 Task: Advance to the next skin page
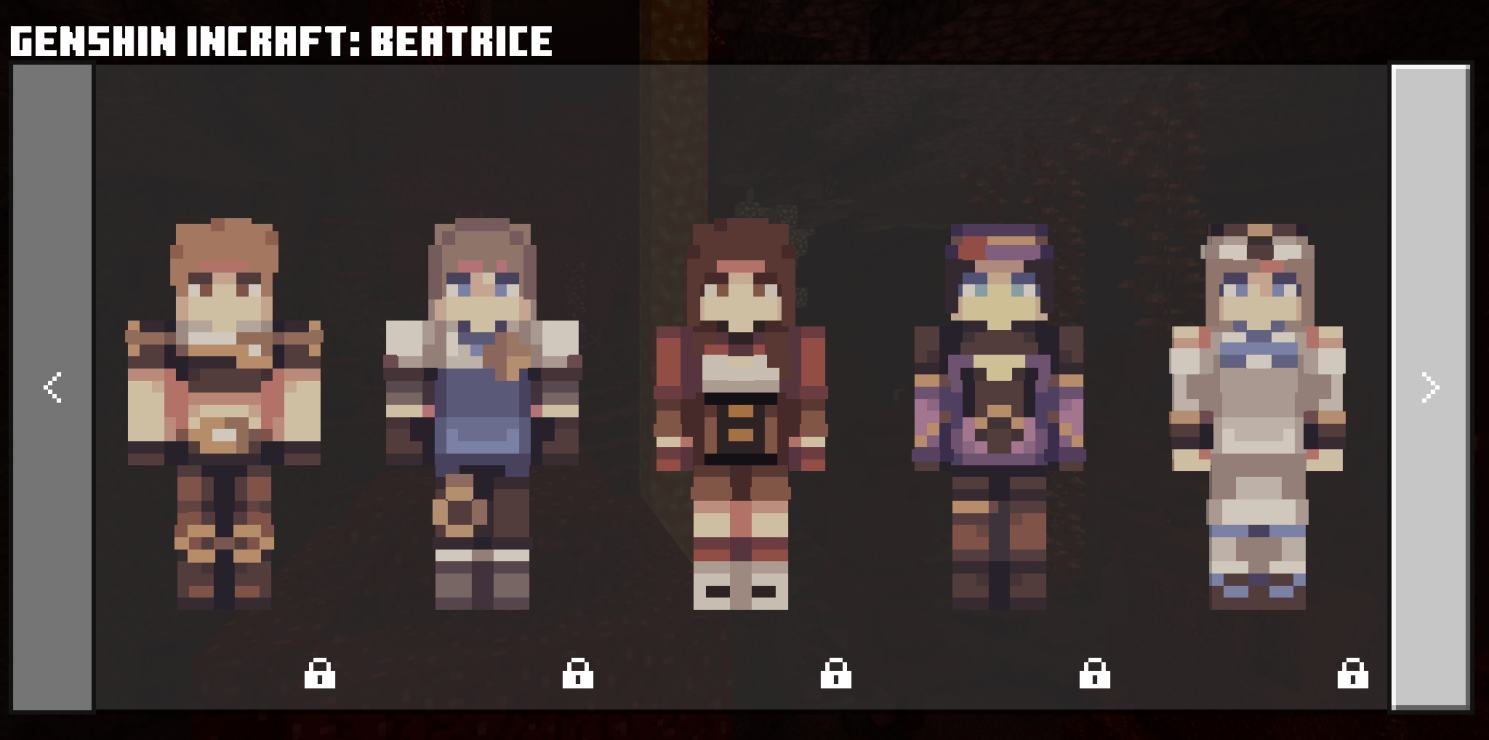1430,388
